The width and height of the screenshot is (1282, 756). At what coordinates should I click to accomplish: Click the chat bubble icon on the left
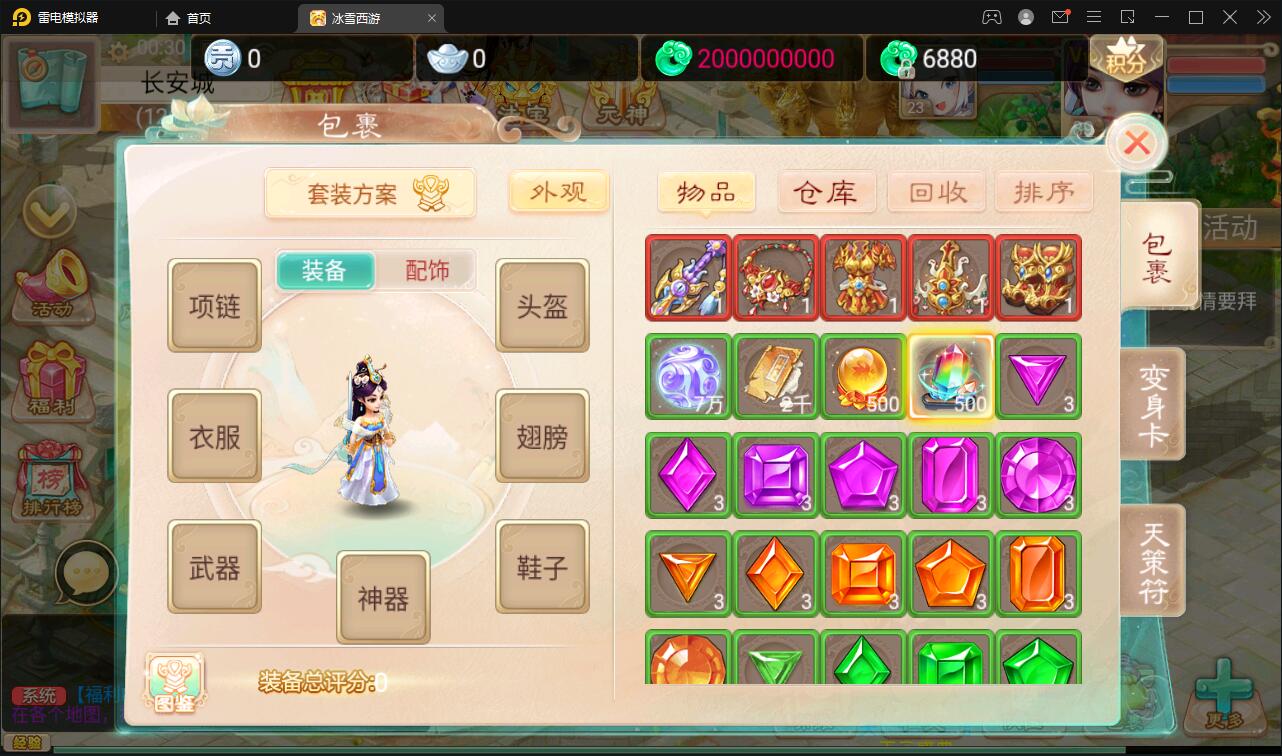86,574
